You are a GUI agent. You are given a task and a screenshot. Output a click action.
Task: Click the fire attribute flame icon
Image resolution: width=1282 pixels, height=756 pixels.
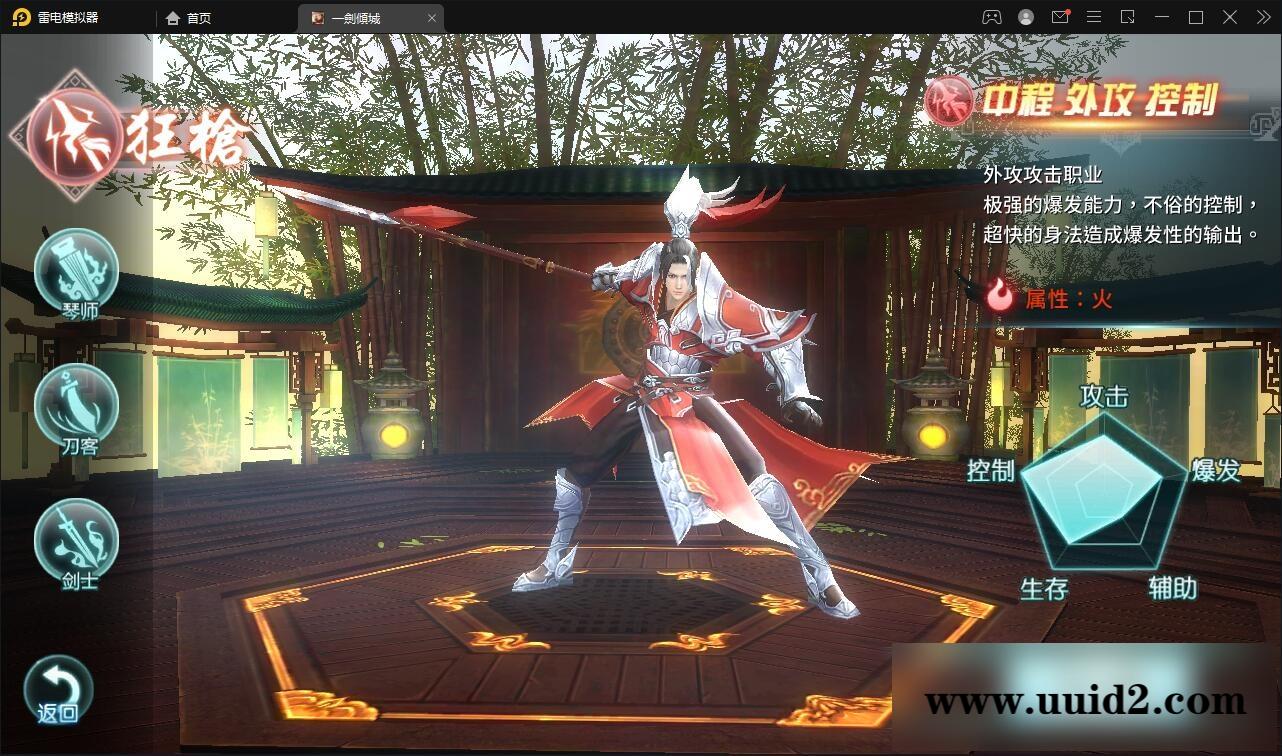point(999,294)
